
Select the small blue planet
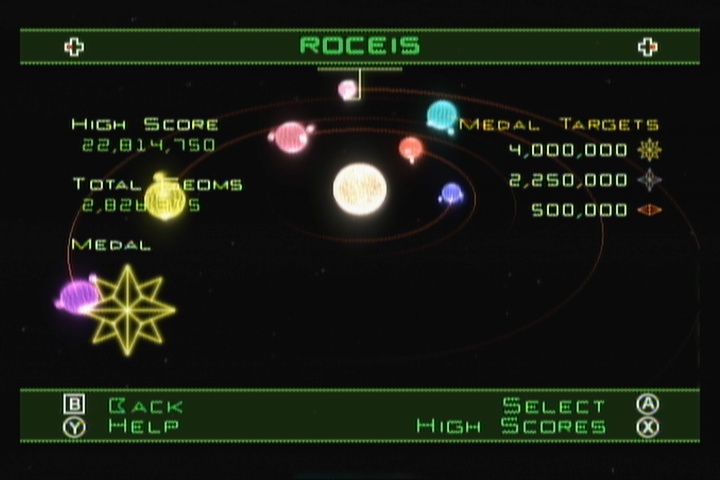tap(452, 193)
